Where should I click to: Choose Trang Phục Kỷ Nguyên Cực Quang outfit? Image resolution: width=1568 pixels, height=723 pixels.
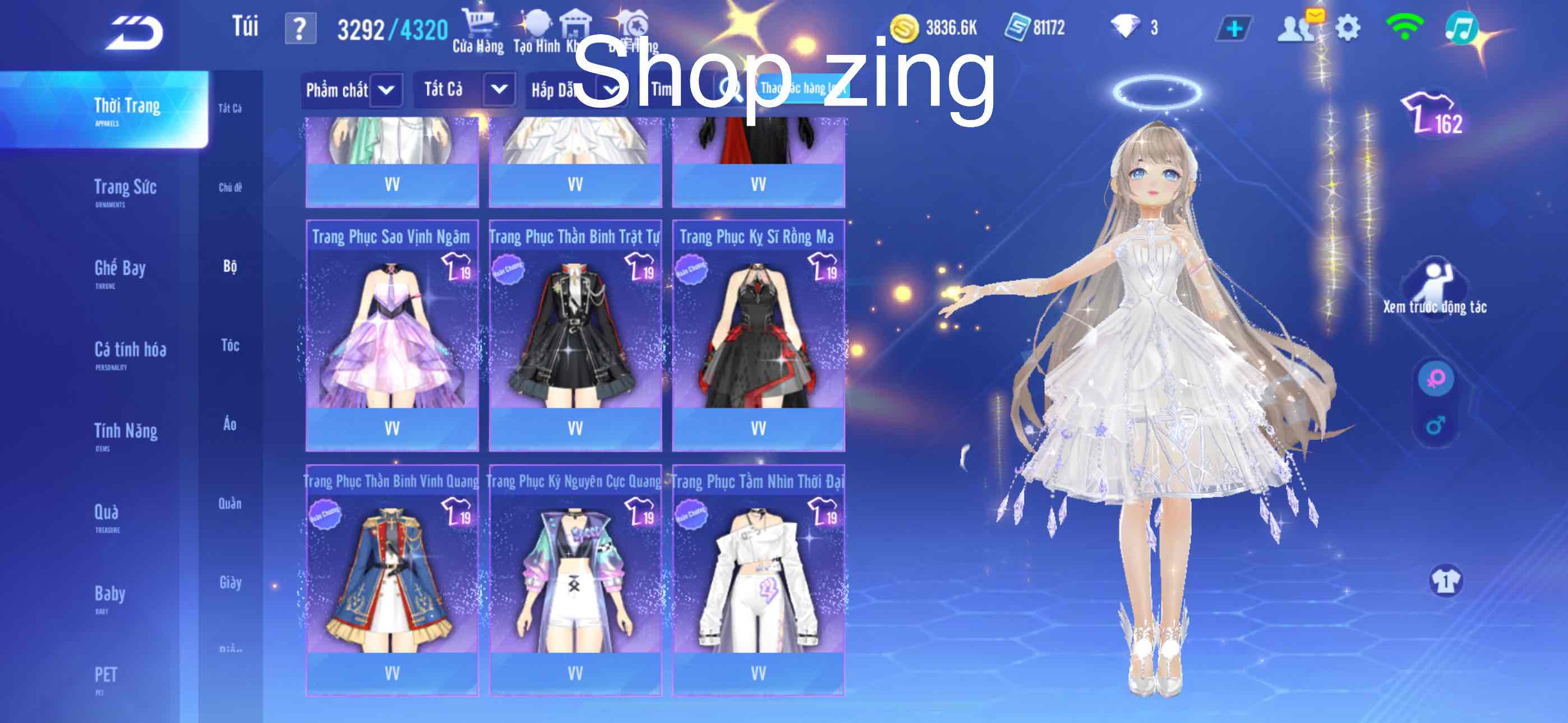pos(575,580)
